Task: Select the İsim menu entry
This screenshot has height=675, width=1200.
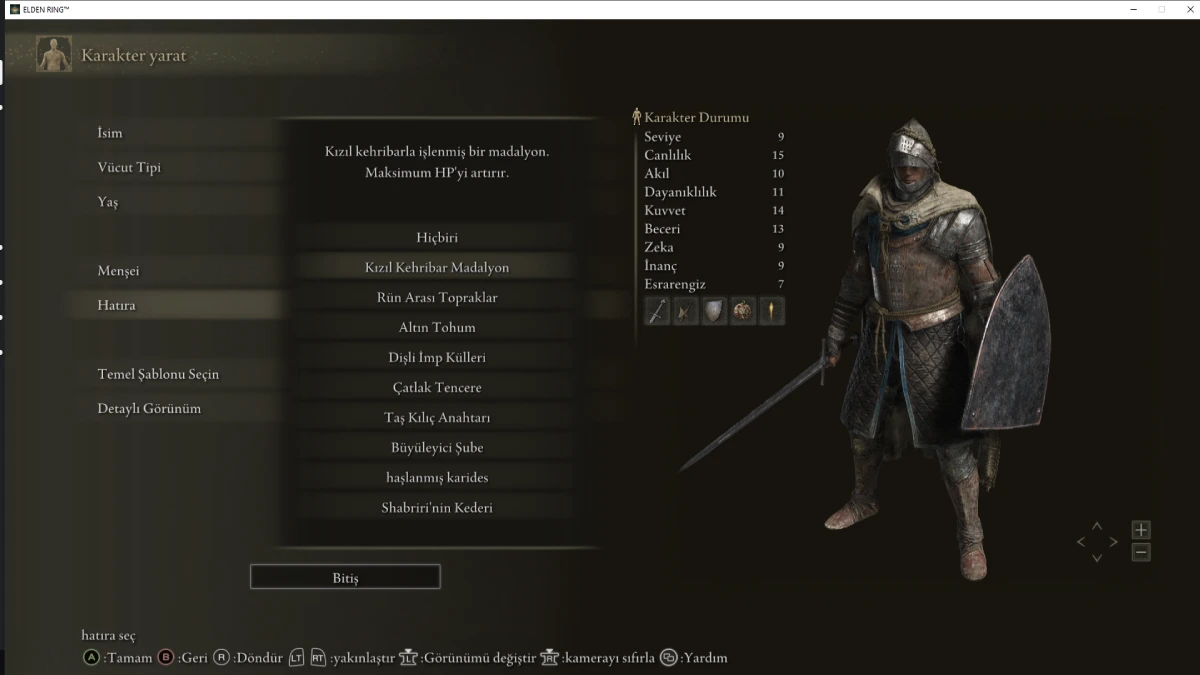Action: click(x=110, y=133)
